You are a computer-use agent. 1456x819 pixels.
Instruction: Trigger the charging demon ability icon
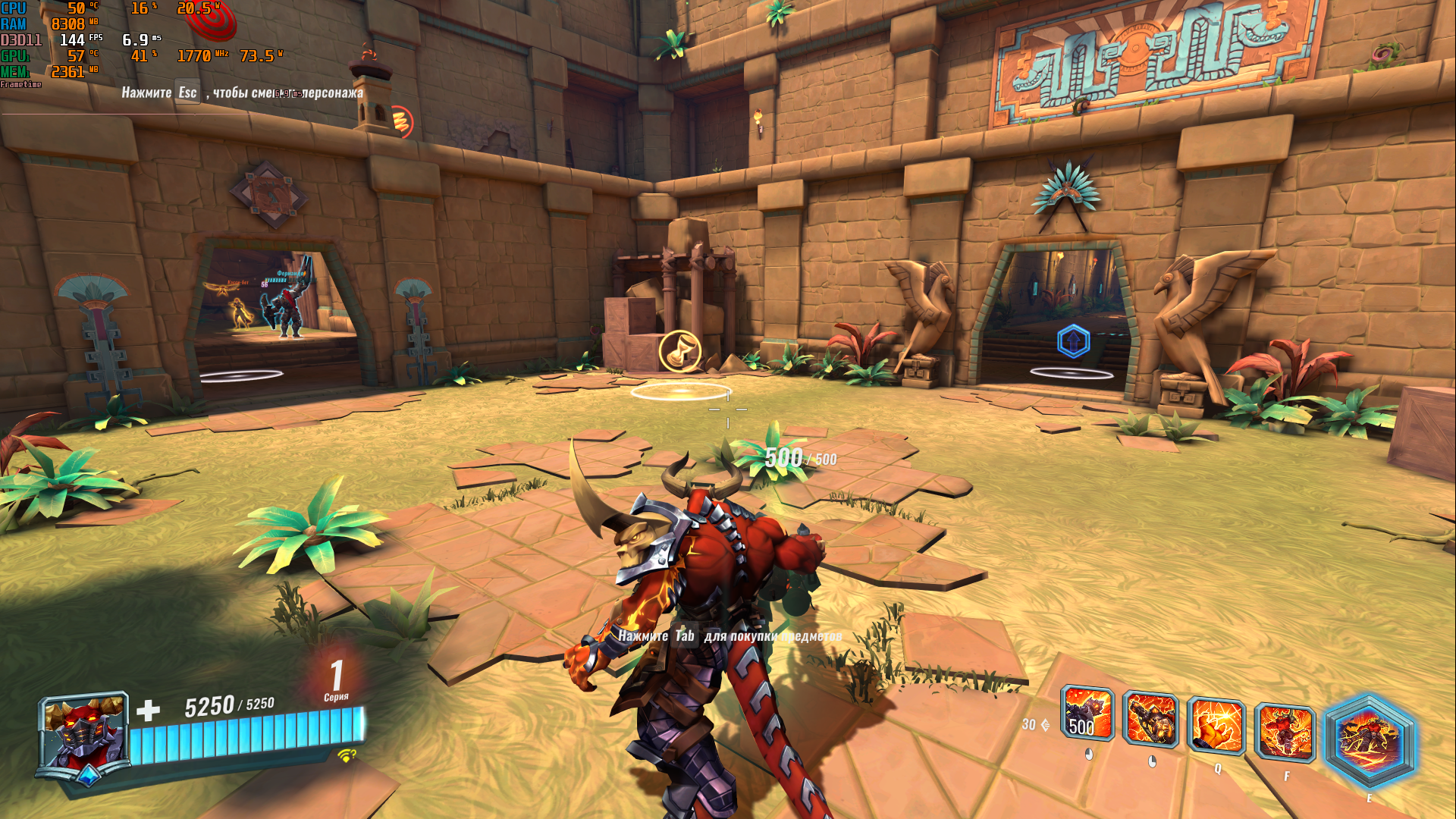coord(1285,733)
